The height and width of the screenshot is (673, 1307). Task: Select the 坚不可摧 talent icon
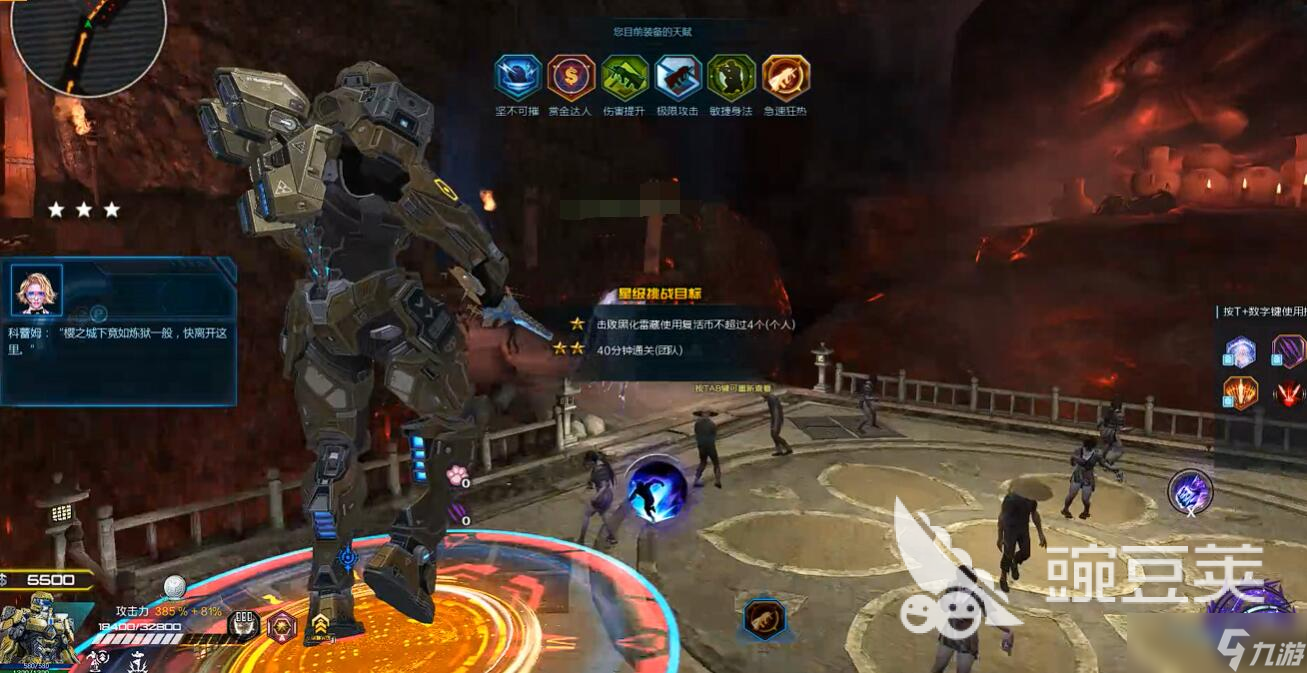(x=518, y=77)
